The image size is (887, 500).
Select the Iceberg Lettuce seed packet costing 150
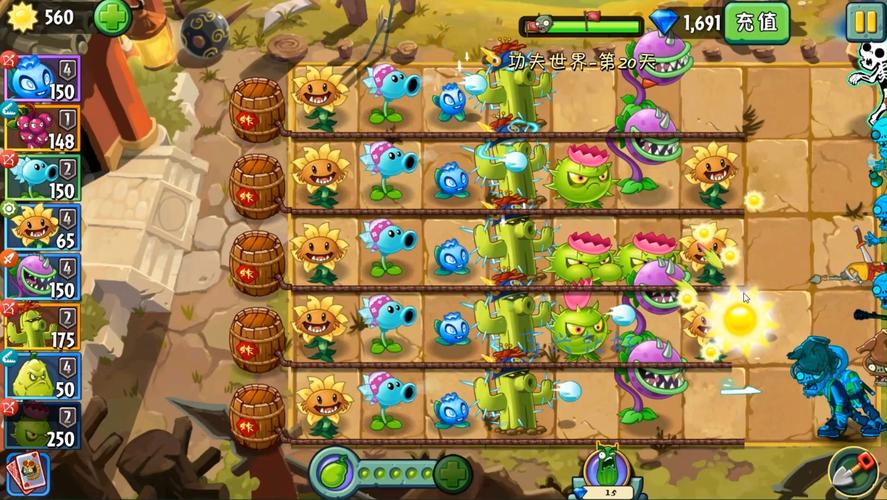41,77
